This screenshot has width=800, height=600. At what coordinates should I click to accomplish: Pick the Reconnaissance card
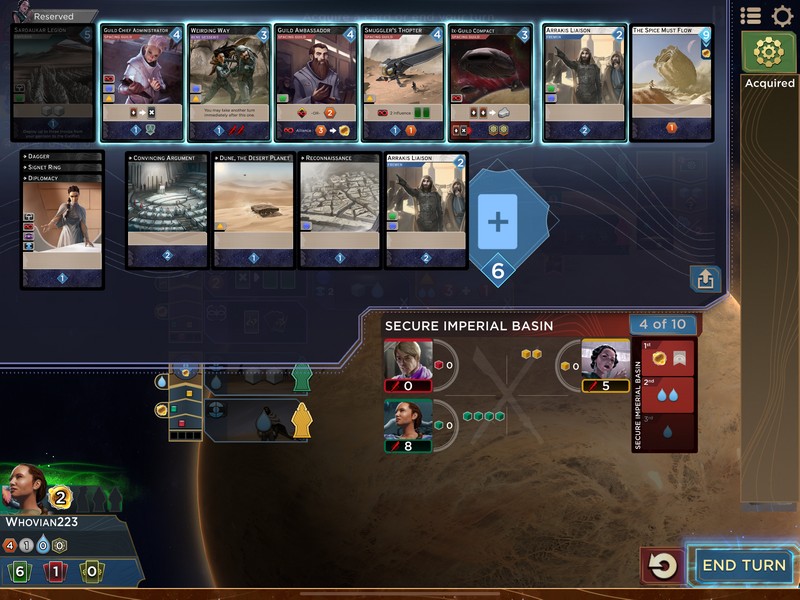pos(340,210)
